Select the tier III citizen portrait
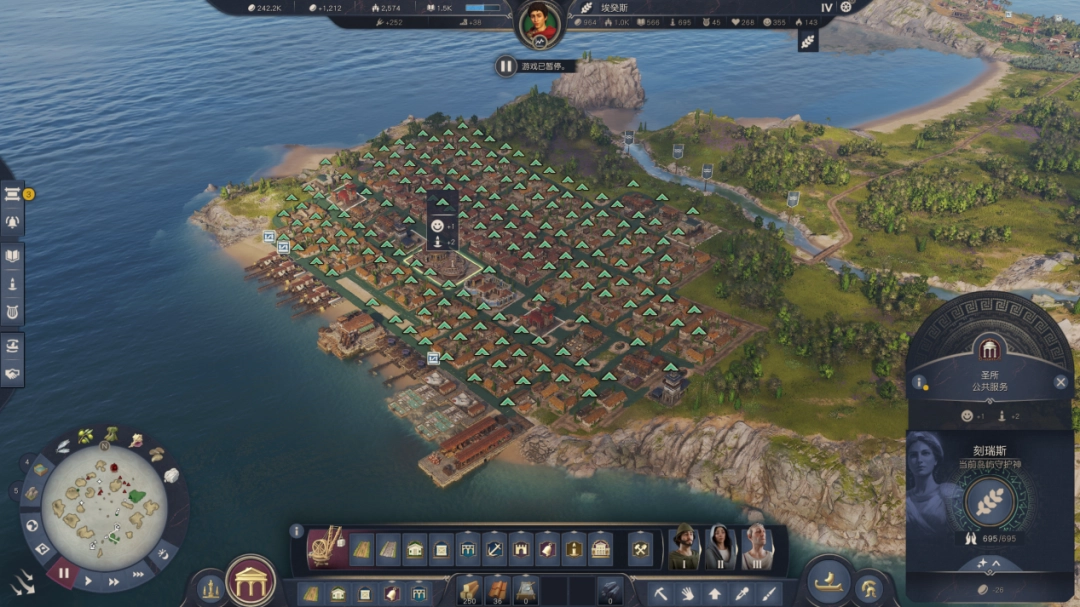The width and height of the screenshot is (1080, 607). 757,547
